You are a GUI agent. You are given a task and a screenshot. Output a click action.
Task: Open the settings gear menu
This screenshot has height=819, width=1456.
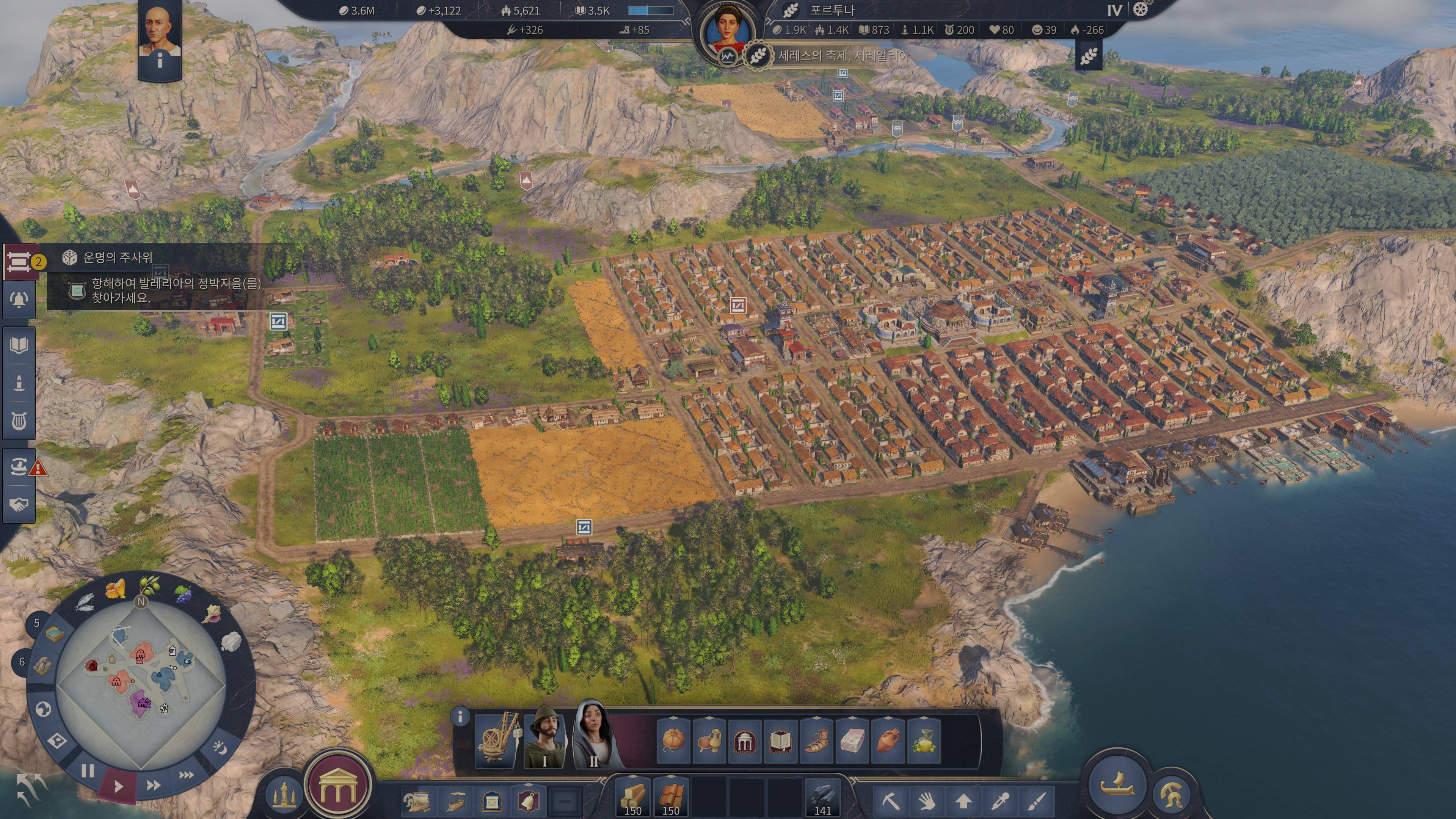pyautogui.click(x=1140, y=9)
